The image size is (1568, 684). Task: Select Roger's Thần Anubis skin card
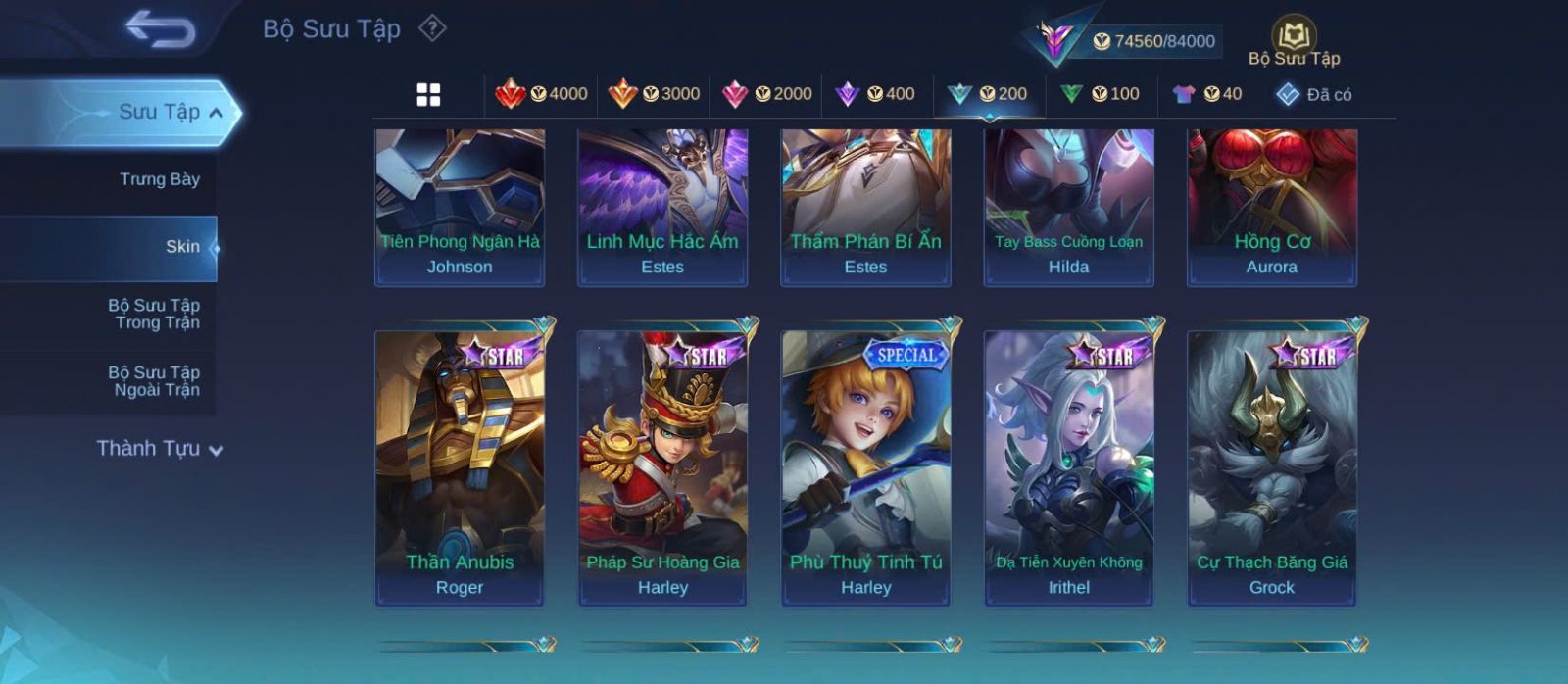pos(460,467)
